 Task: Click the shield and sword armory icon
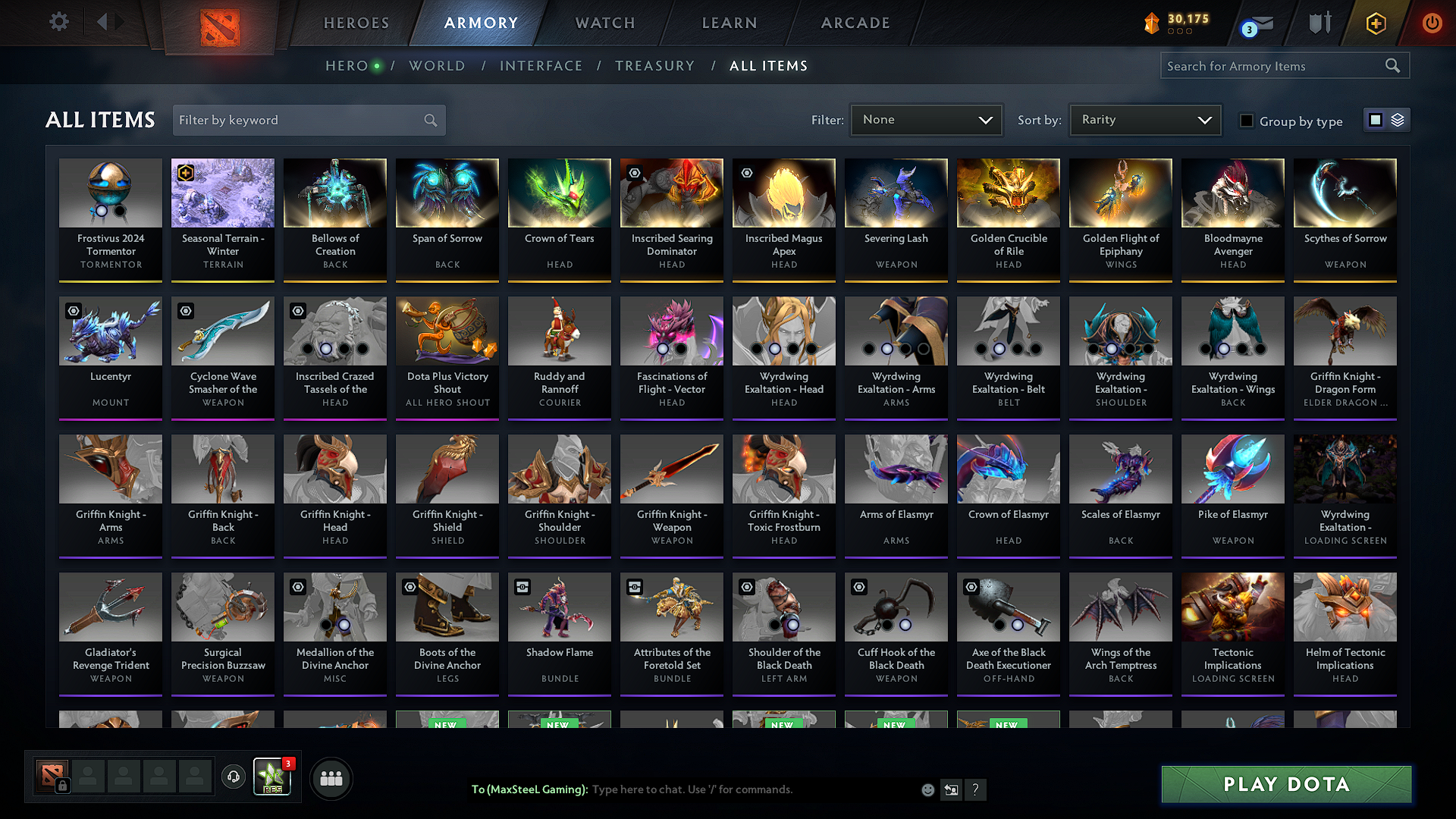1319,24
